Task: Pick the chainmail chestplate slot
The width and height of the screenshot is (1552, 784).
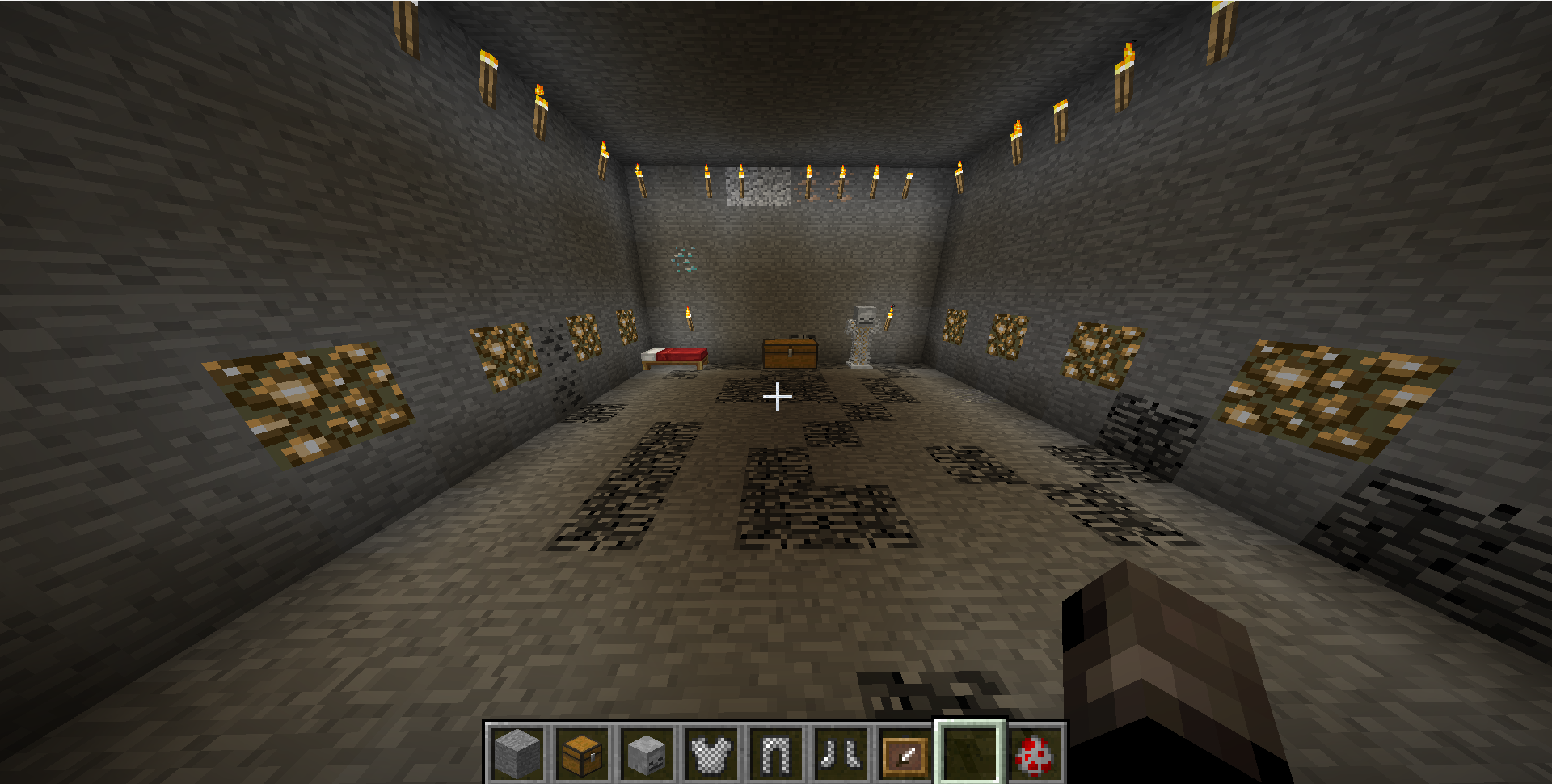Action: tap(711, 753)
